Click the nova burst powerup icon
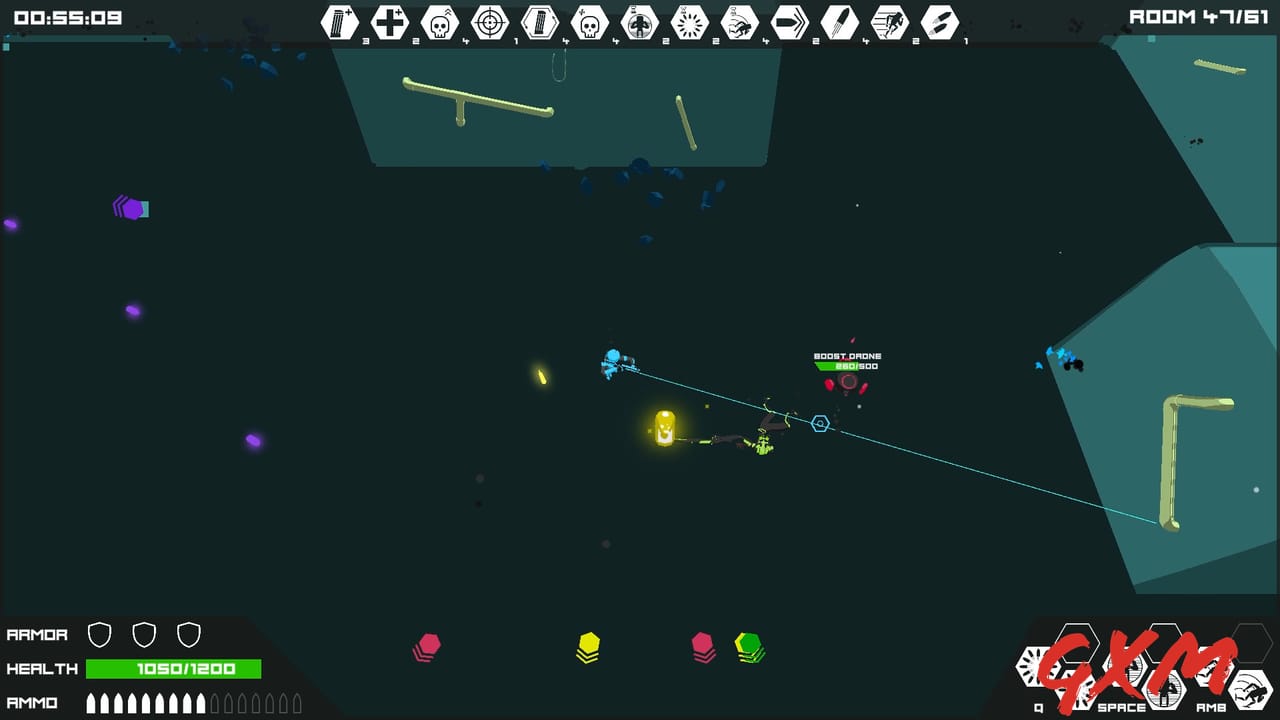 click(691, 22)
